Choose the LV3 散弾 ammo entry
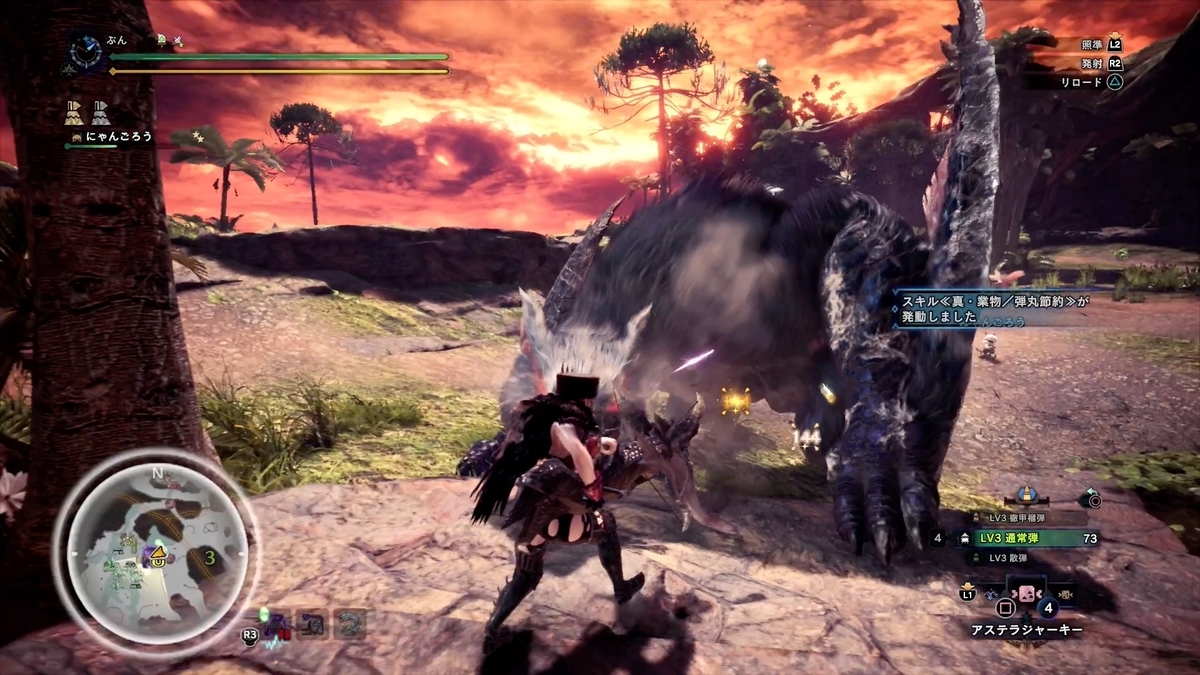The height and width of the screenshot is (675, 1200). click(1019, 558)
